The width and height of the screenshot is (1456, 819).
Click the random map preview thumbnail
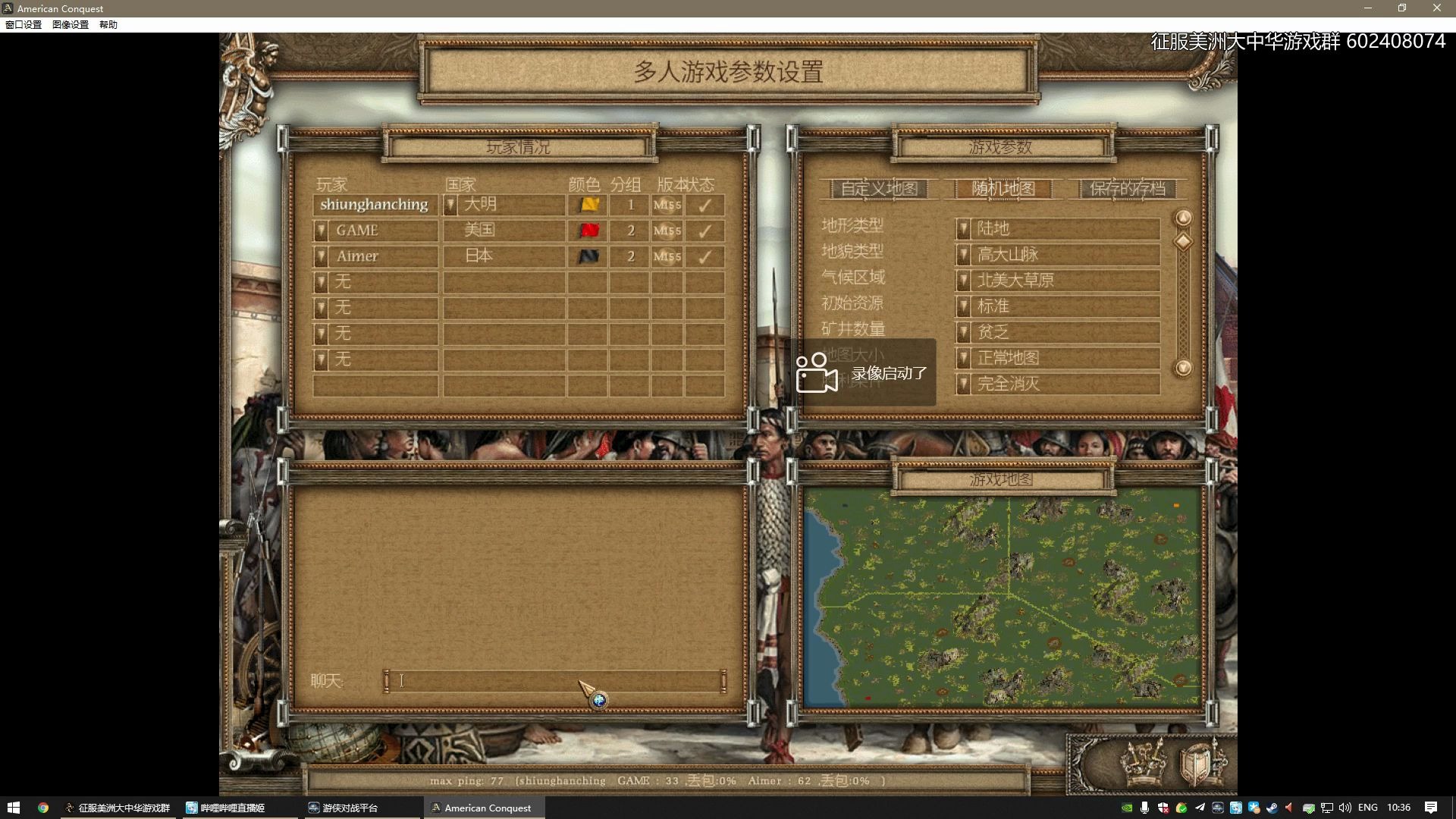[1001, 599]
